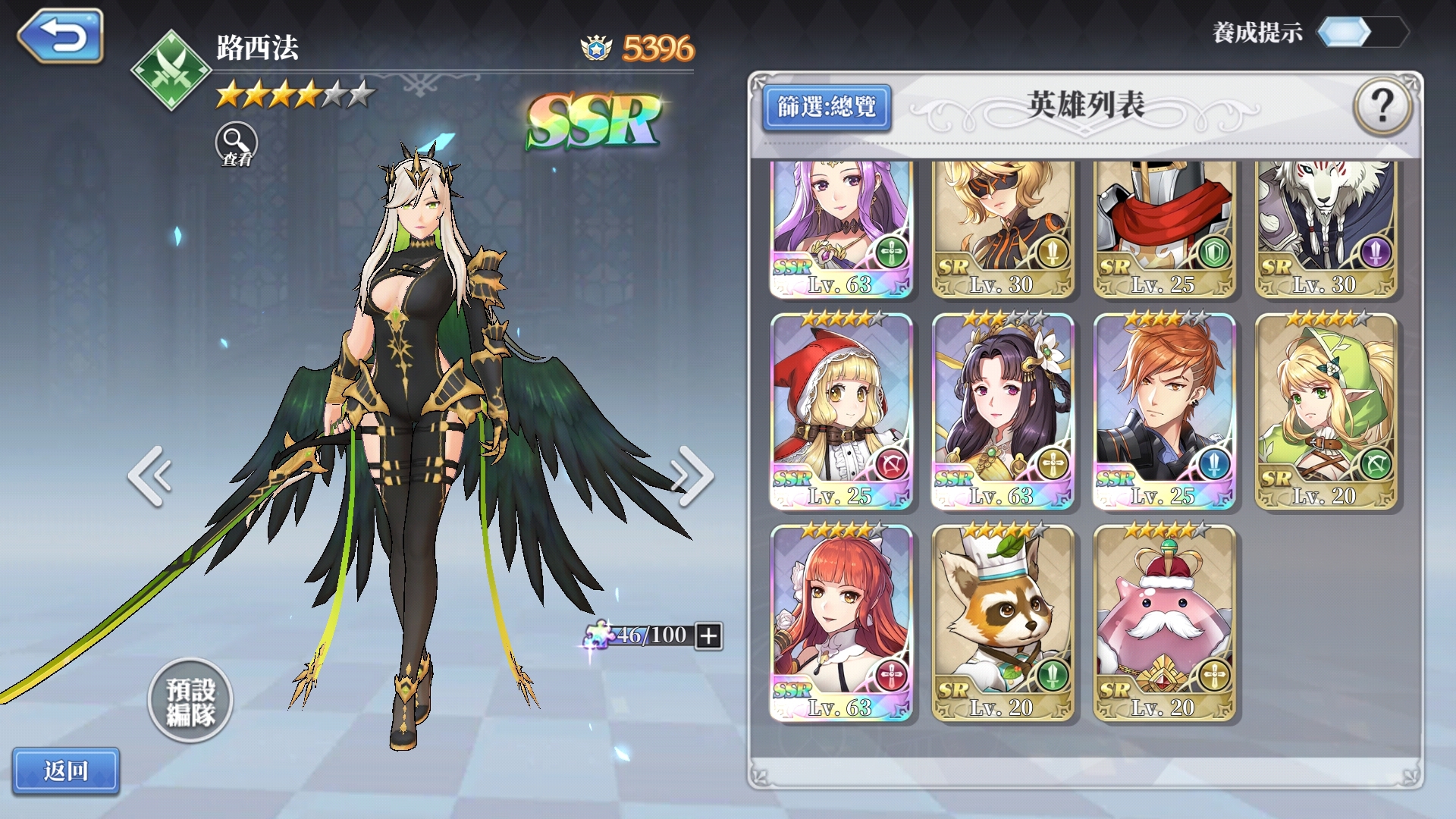Select the purple-haired SSR Lv. 63 card
The width and height of the screenshot is (1456, 819).
(841, 227)
